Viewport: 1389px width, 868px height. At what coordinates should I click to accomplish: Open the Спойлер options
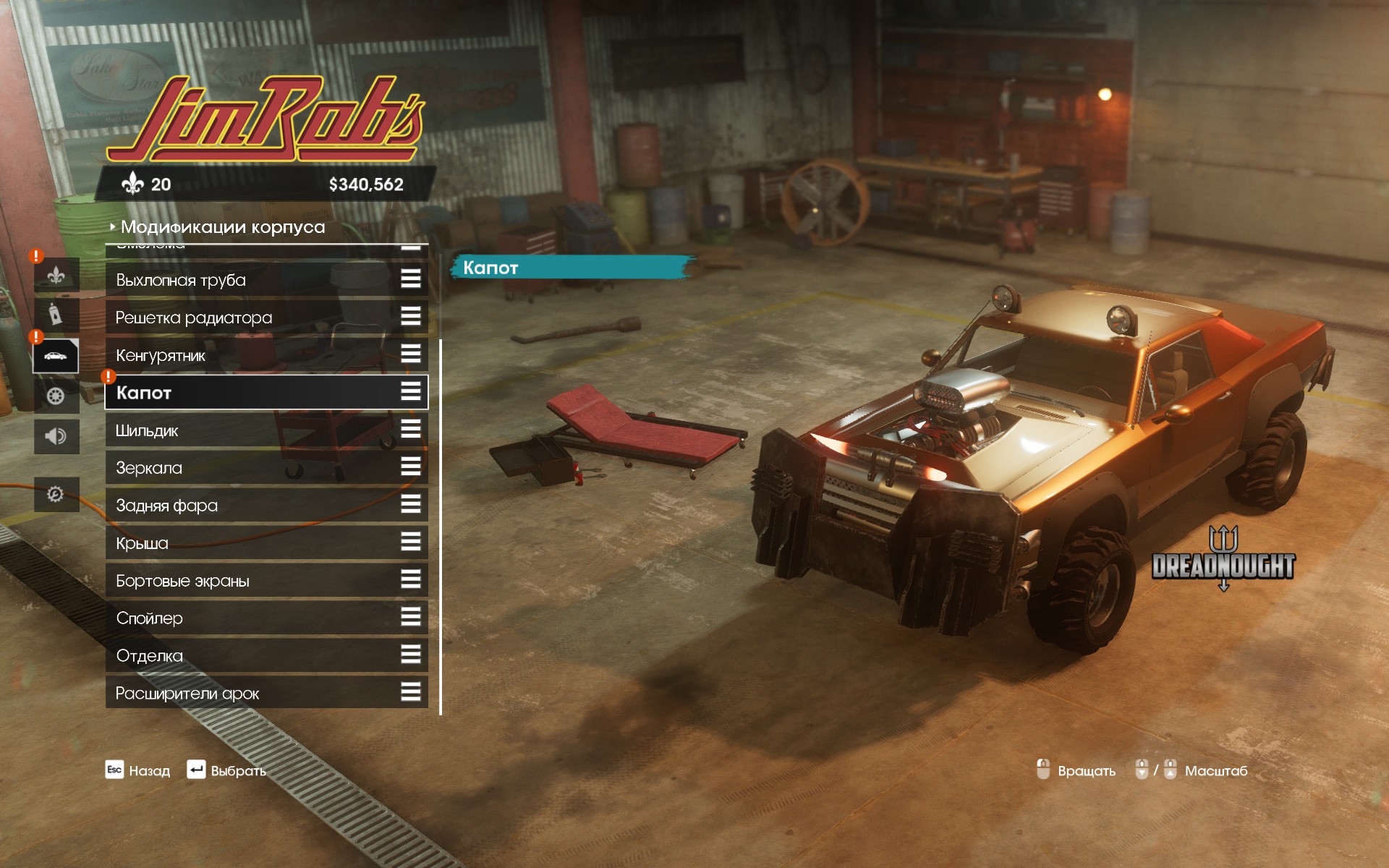[266, 618]
